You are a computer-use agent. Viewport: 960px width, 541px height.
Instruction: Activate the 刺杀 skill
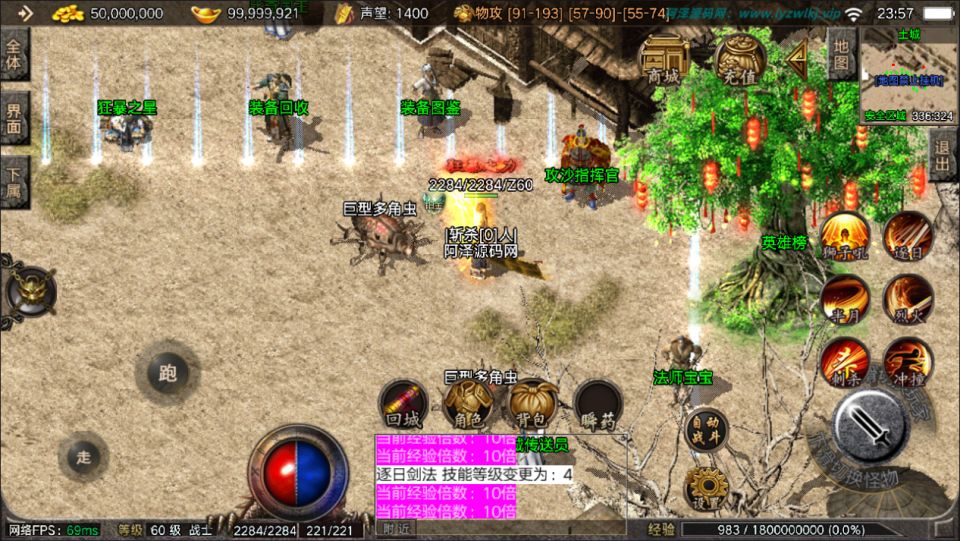[845, 362]
